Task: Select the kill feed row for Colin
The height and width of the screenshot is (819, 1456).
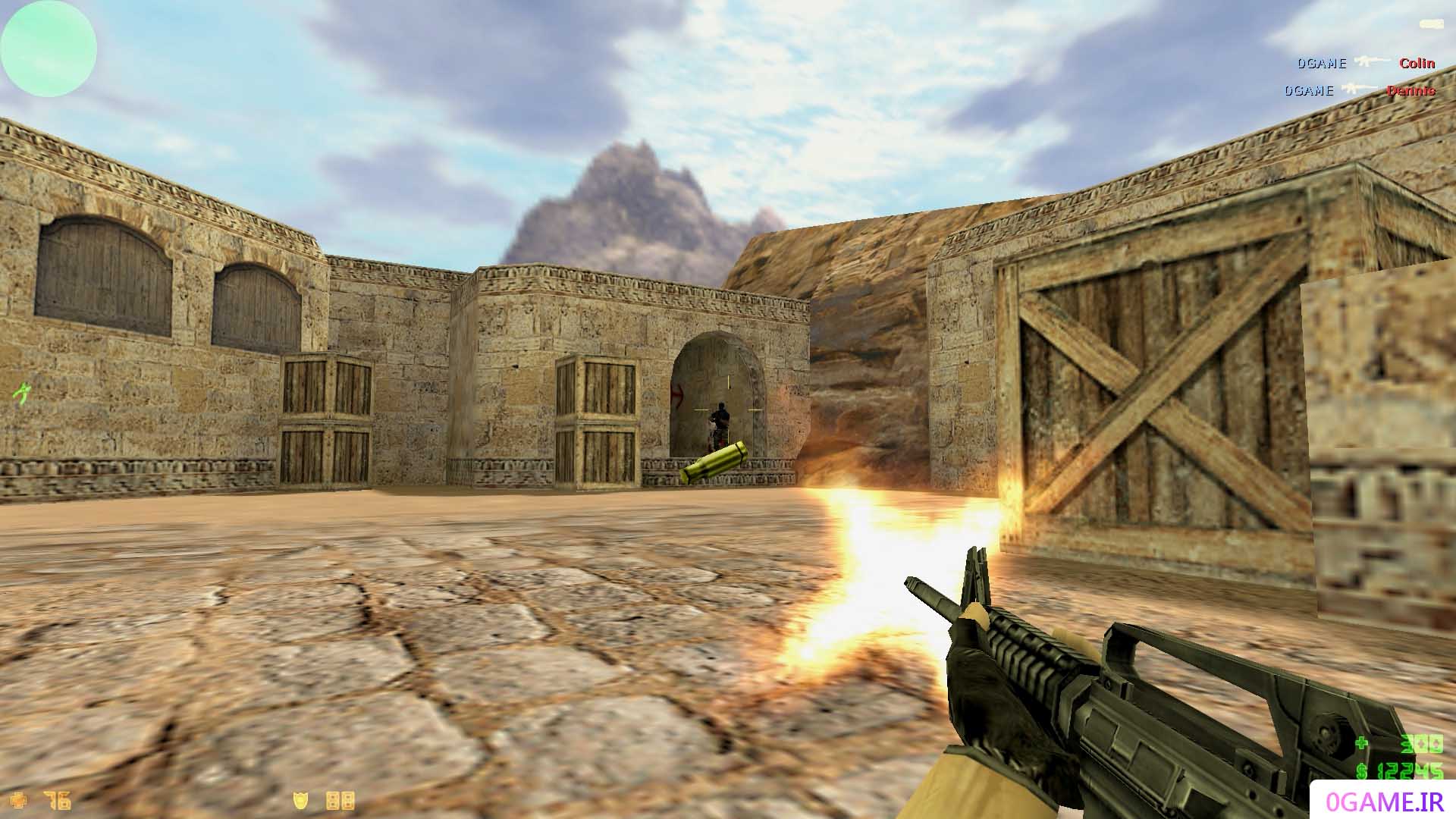Action: 1365,63
